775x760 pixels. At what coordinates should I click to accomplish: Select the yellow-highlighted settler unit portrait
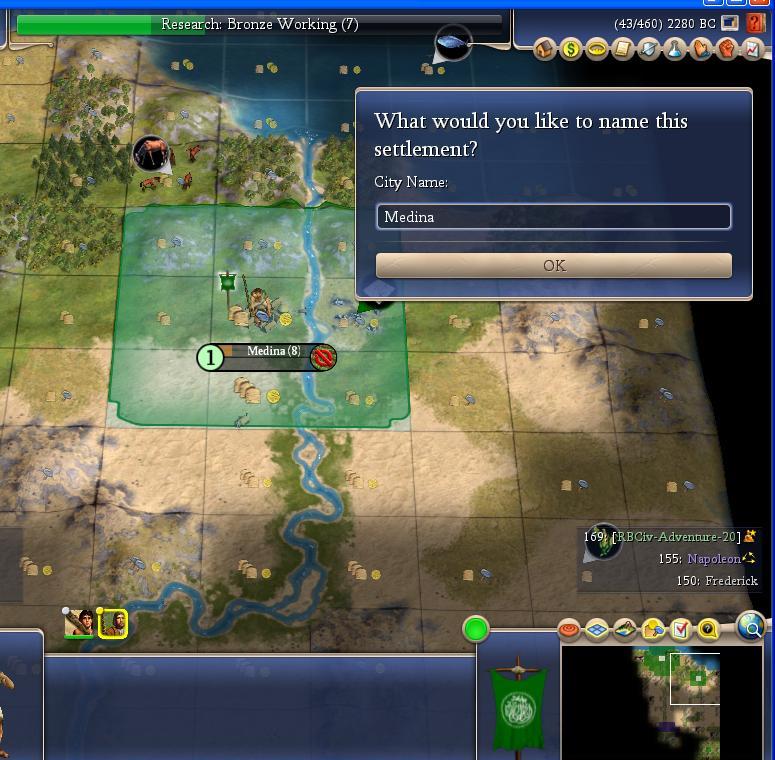(112, 623)
